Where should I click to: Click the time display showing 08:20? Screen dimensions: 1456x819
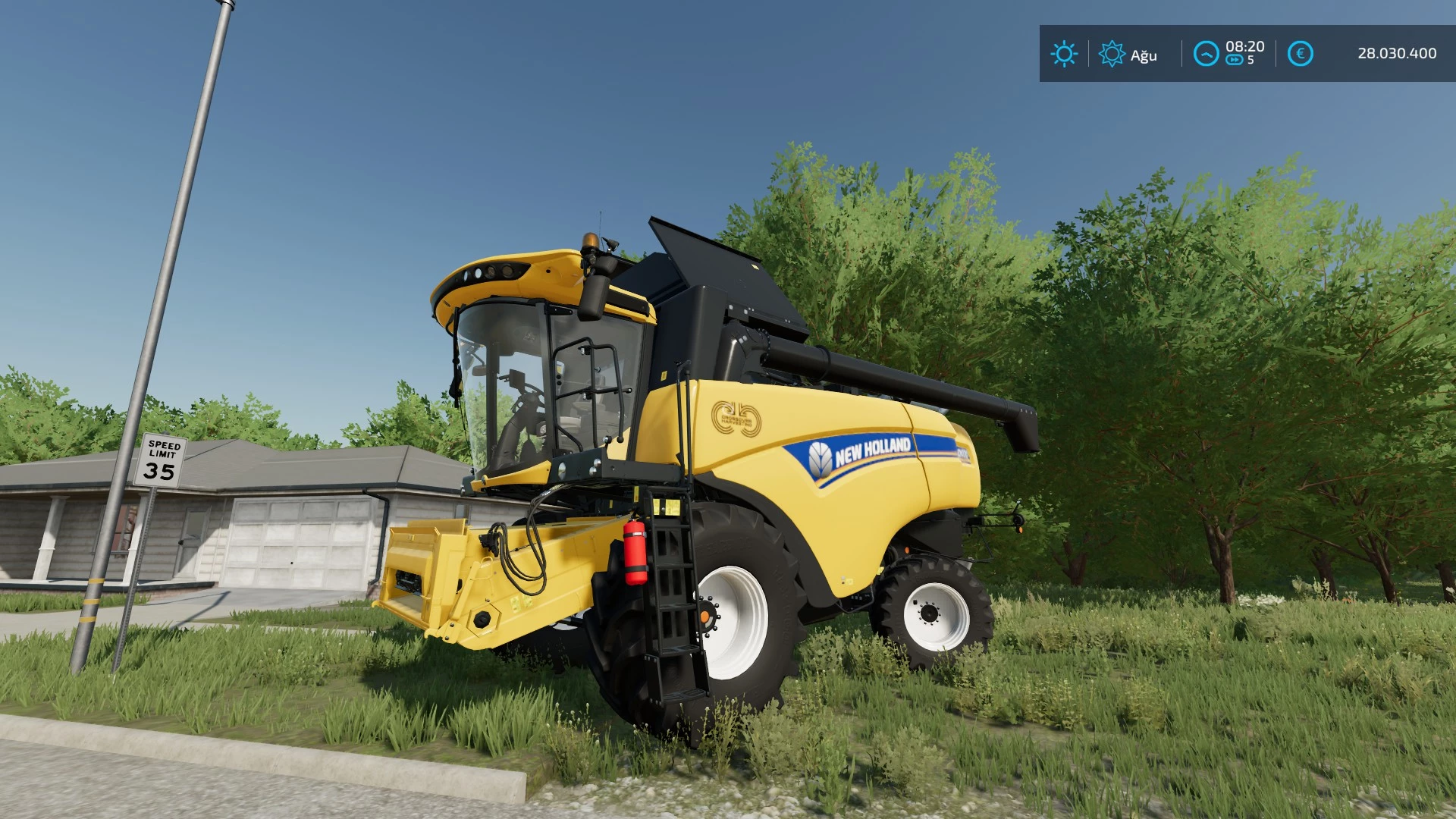[x=1244, y=46]
